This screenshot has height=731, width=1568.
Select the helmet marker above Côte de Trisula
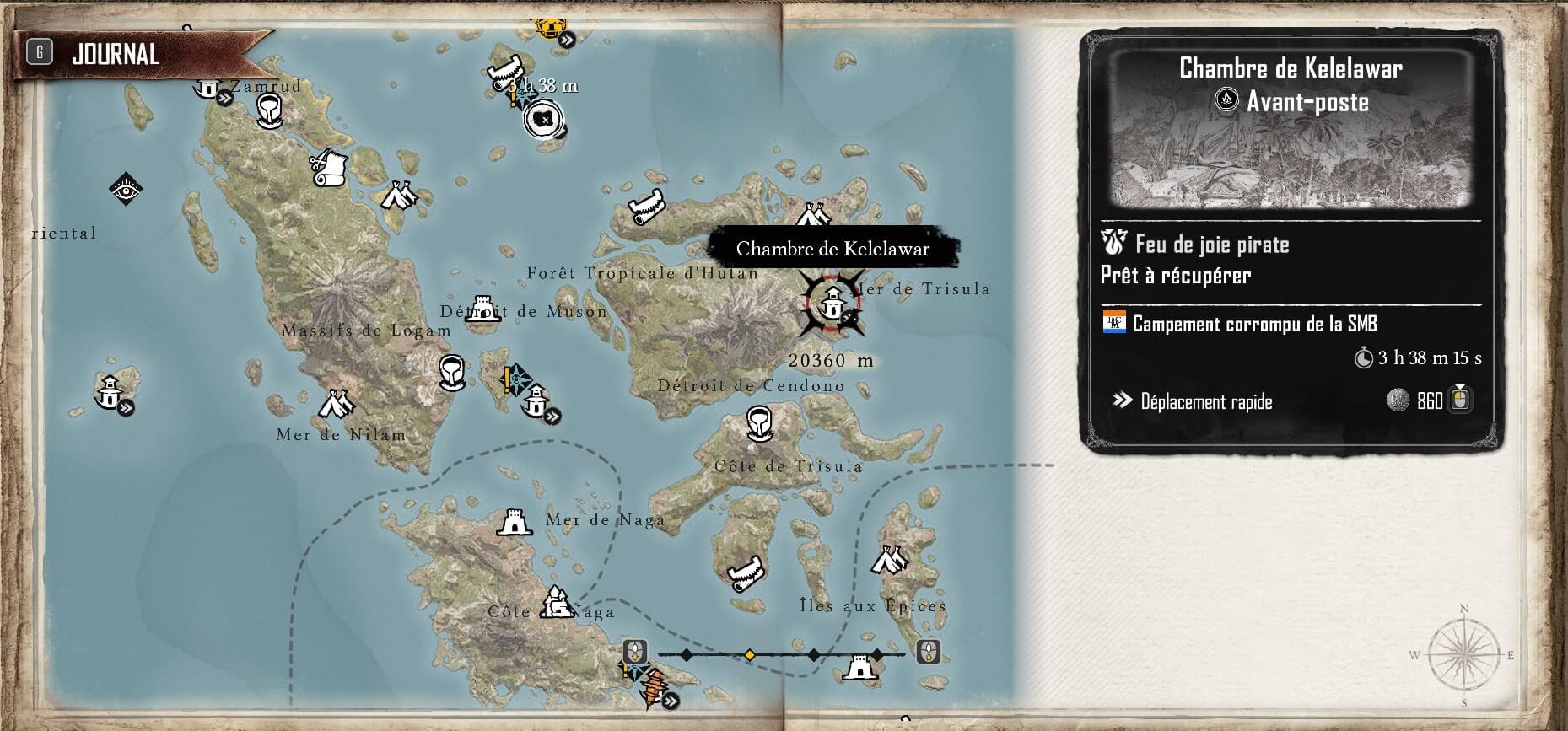(x=759, y=423)
